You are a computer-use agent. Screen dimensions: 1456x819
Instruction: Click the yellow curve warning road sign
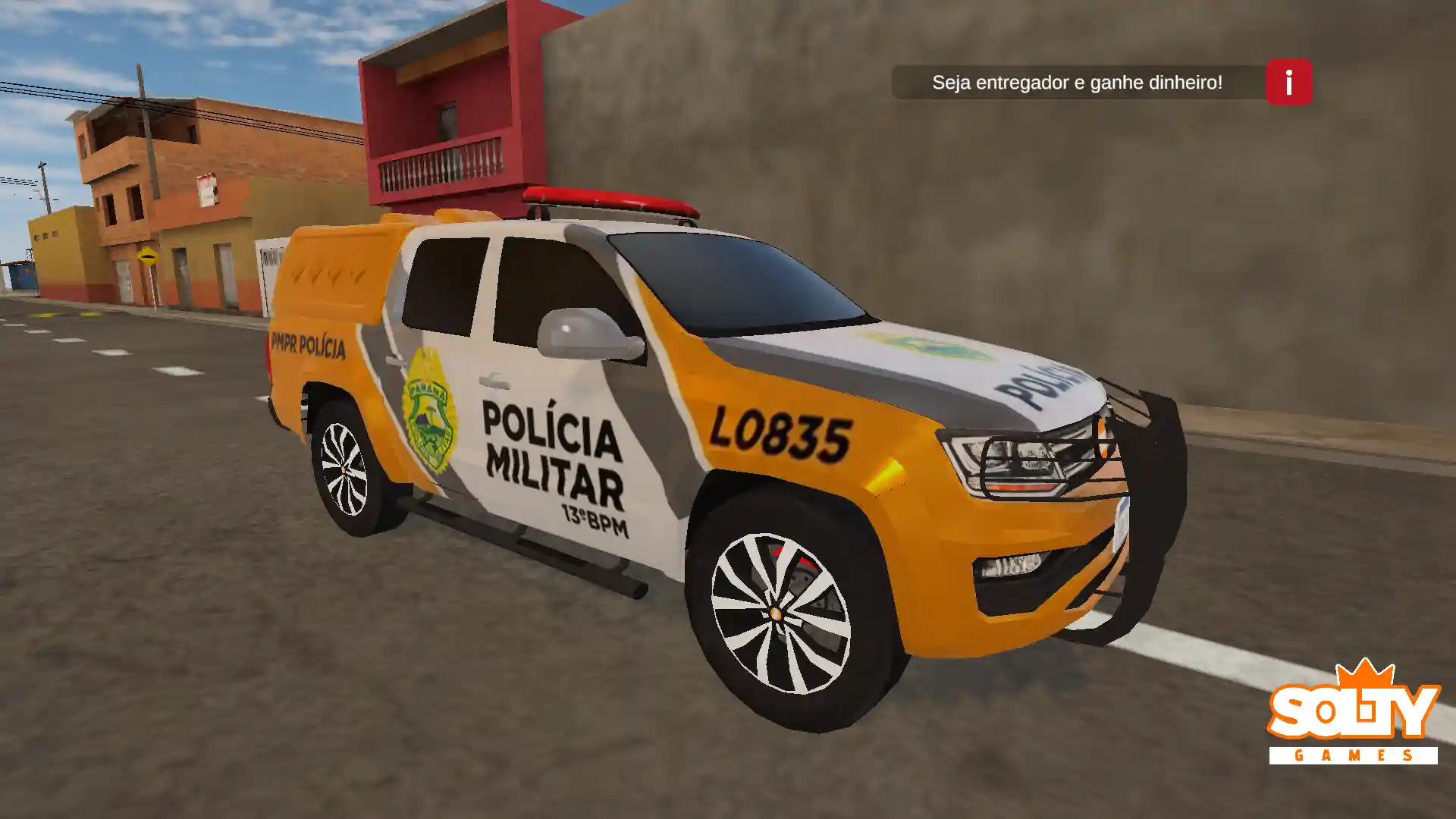[x=146, y=256]
